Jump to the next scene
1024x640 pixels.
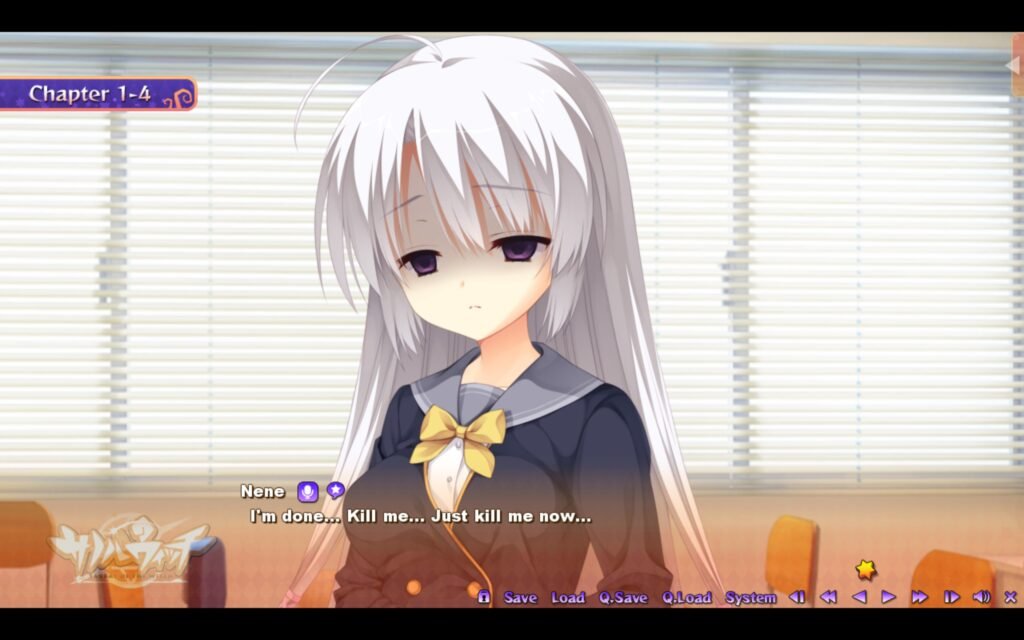[951, 597]
